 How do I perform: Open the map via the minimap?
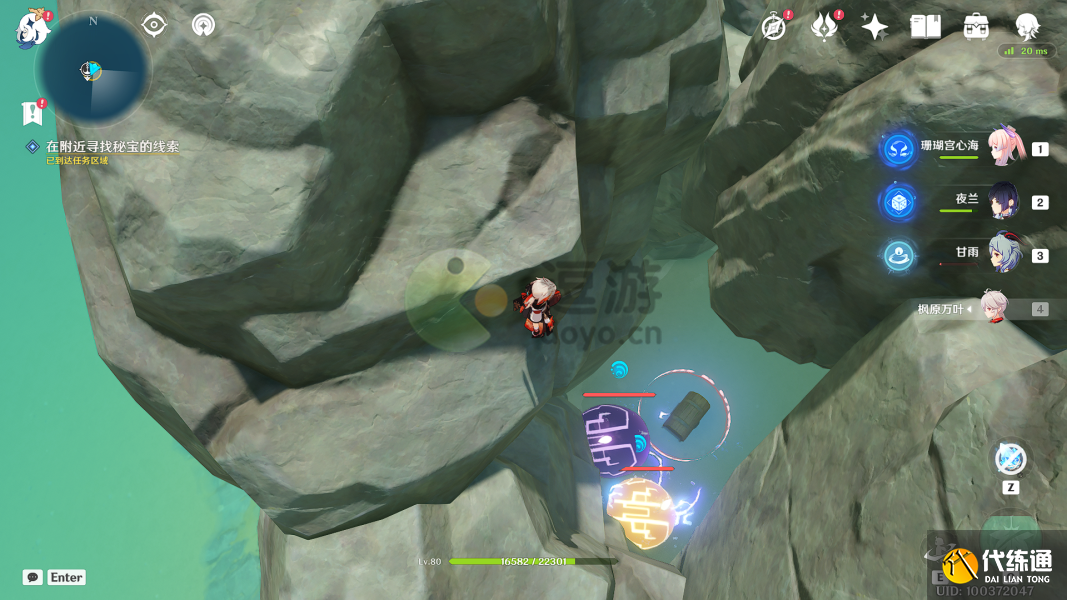tap(92, 69)
